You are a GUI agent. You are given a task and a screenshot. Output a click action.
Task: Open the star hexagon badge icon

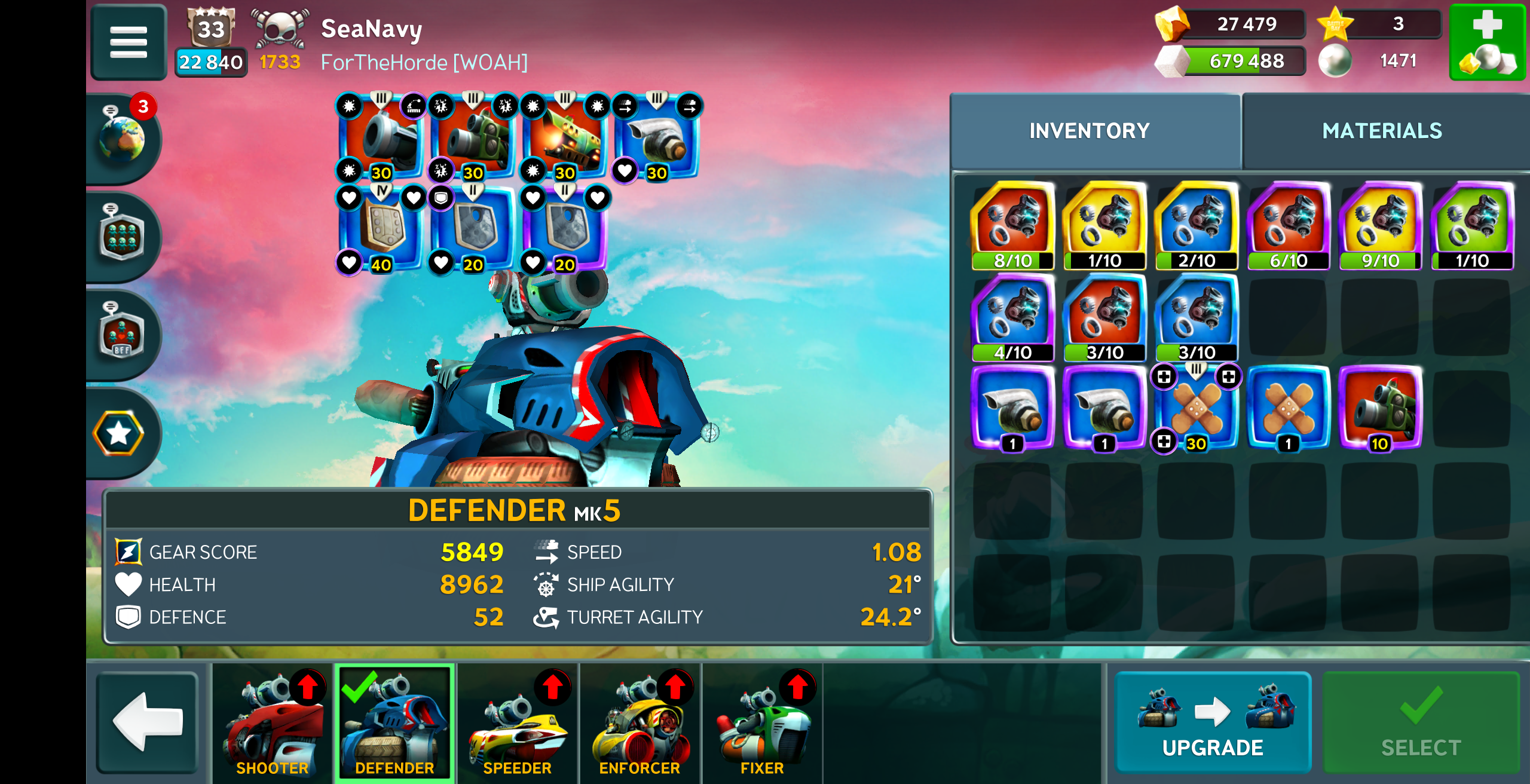(x=119, y=433)
